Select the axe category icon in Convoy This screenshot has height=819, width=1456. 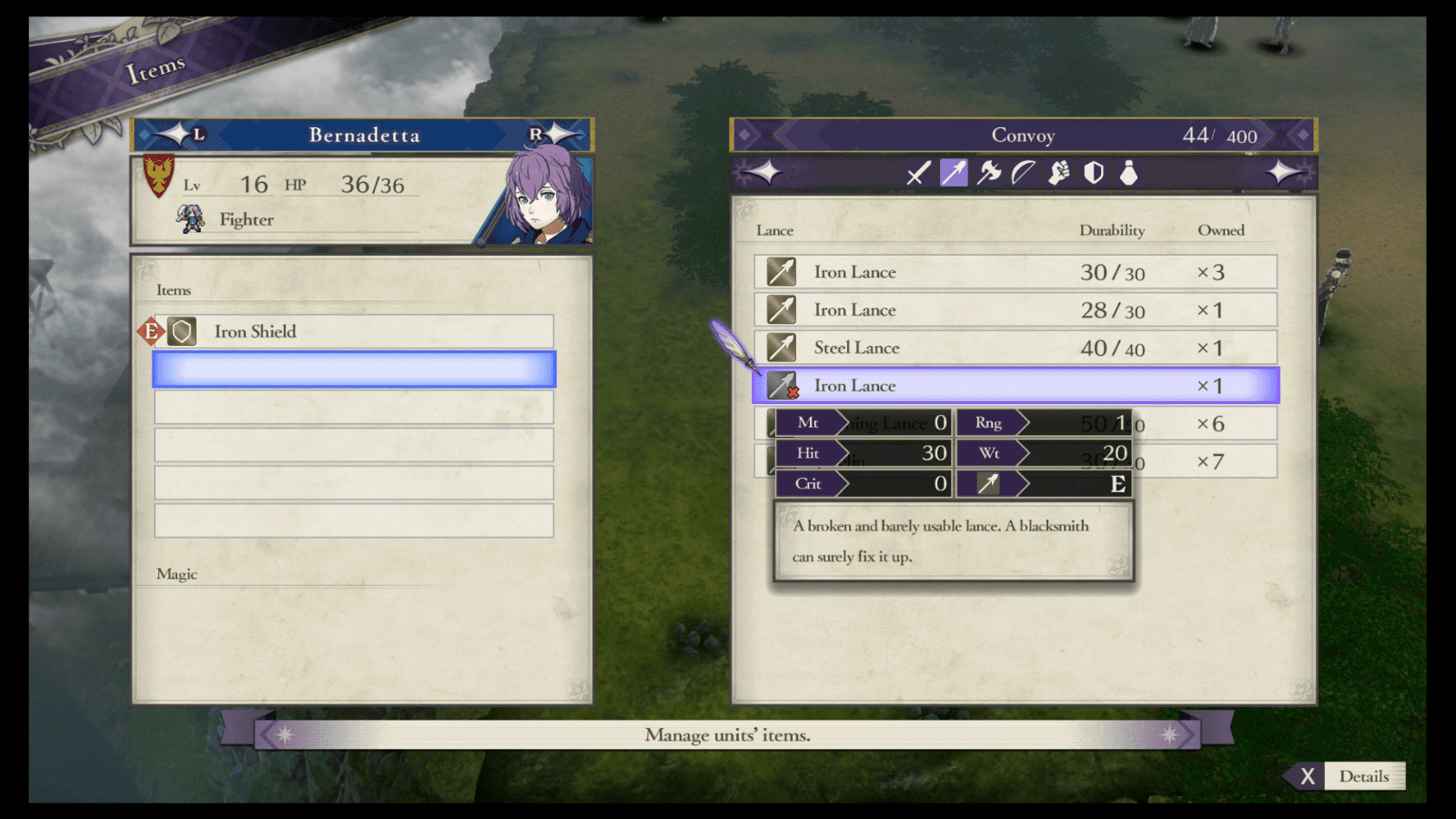click(x=987, y=174)
